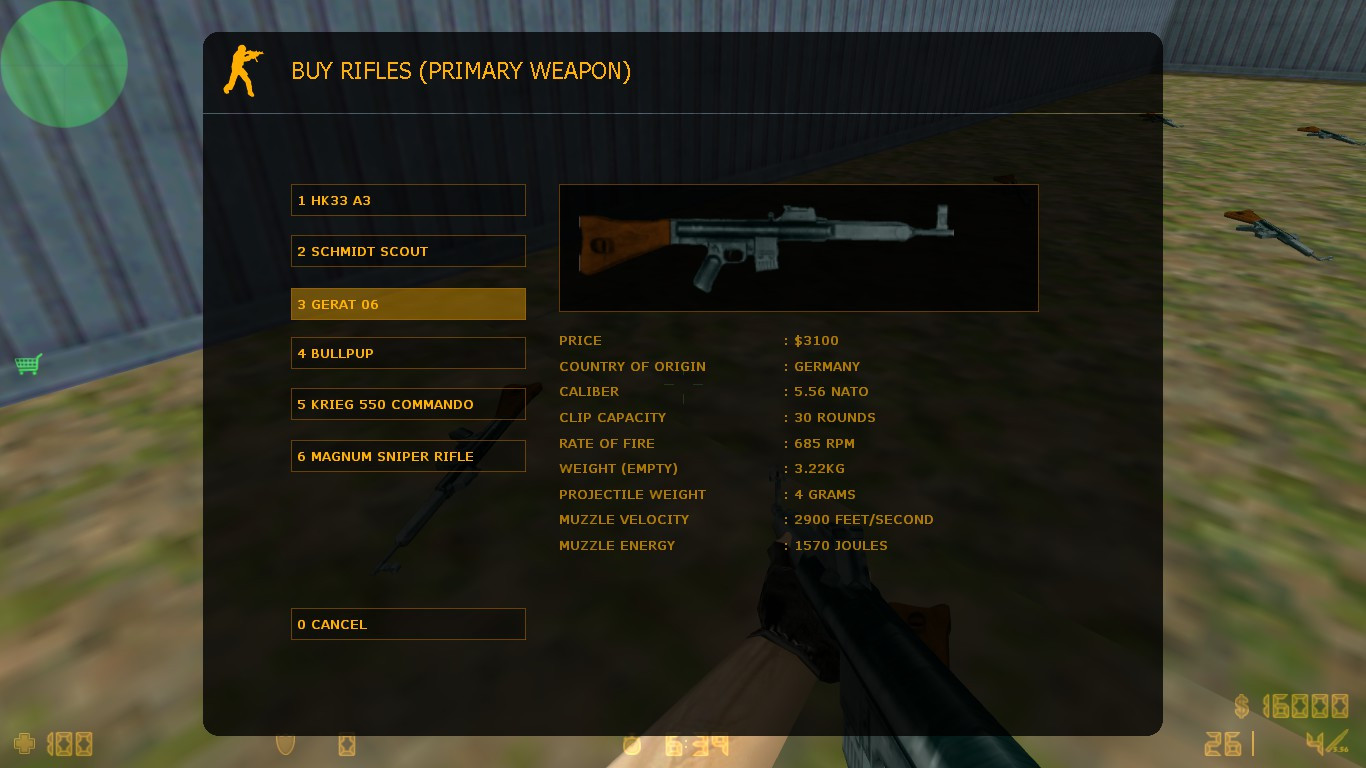This screenshot has width=1366, height=768.
Task: Choose the 0 CANCEL option
Action: (408, 623)
